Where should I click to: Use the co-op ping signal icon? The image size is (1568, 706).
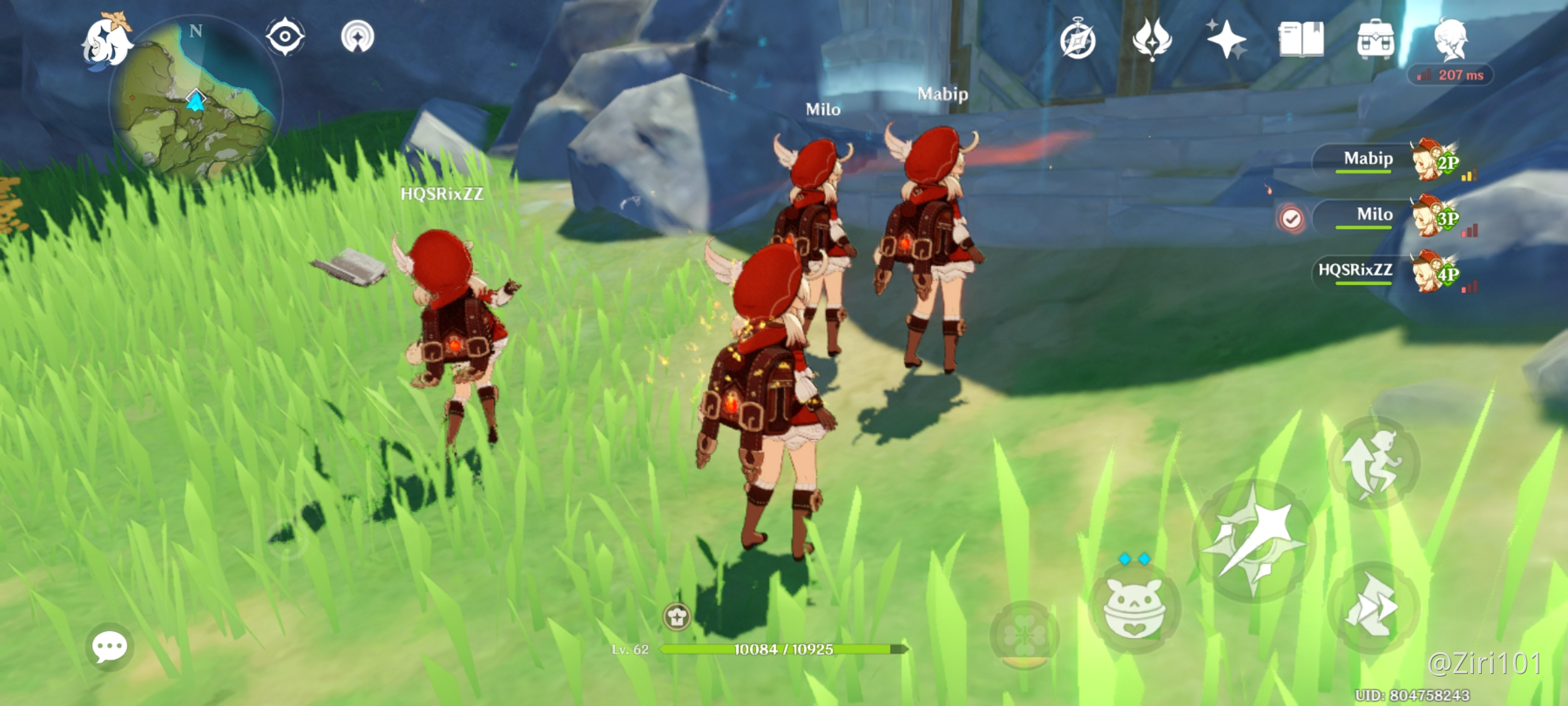pyautogui.click(x=357, y=38)
